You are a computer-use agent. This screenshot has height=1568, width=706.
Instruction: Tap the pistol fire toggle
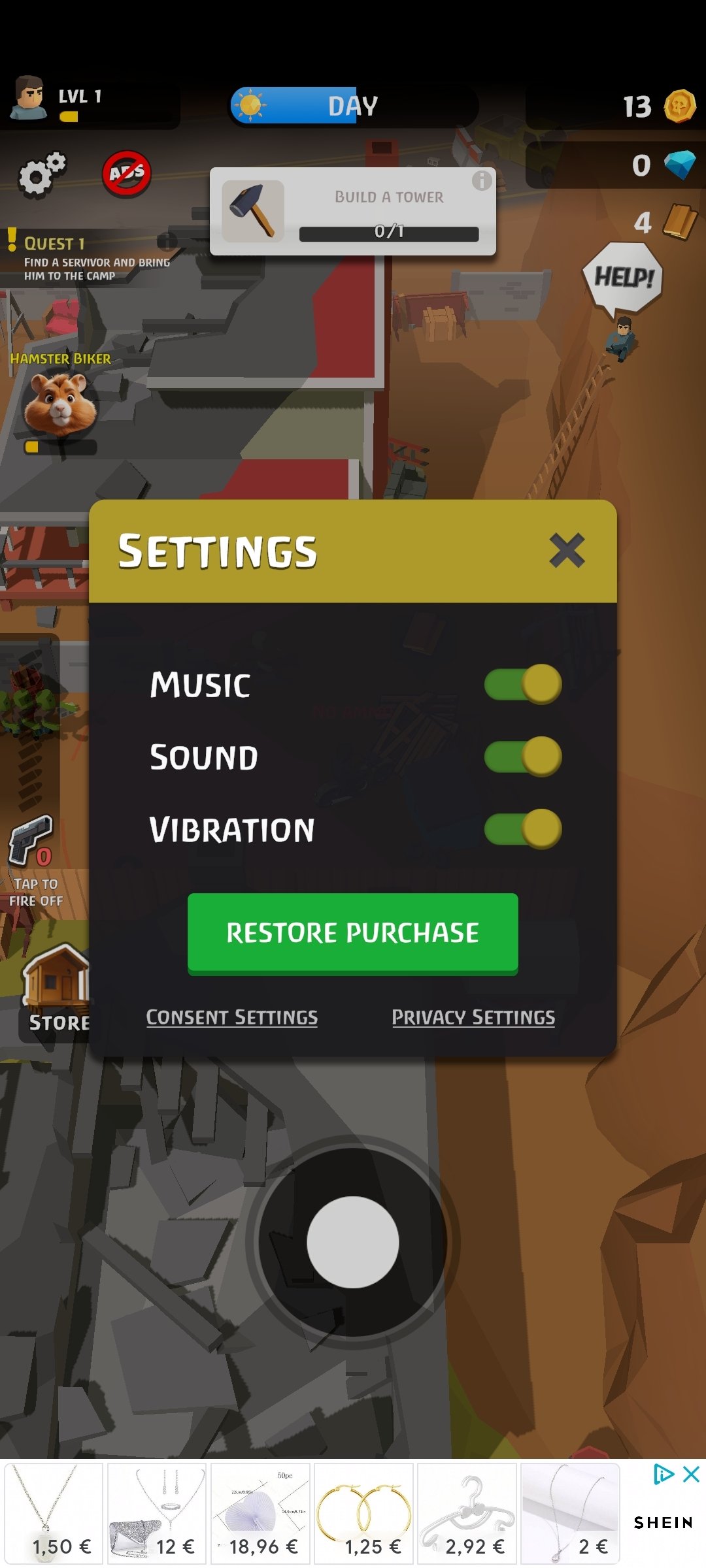coord(31,843)
